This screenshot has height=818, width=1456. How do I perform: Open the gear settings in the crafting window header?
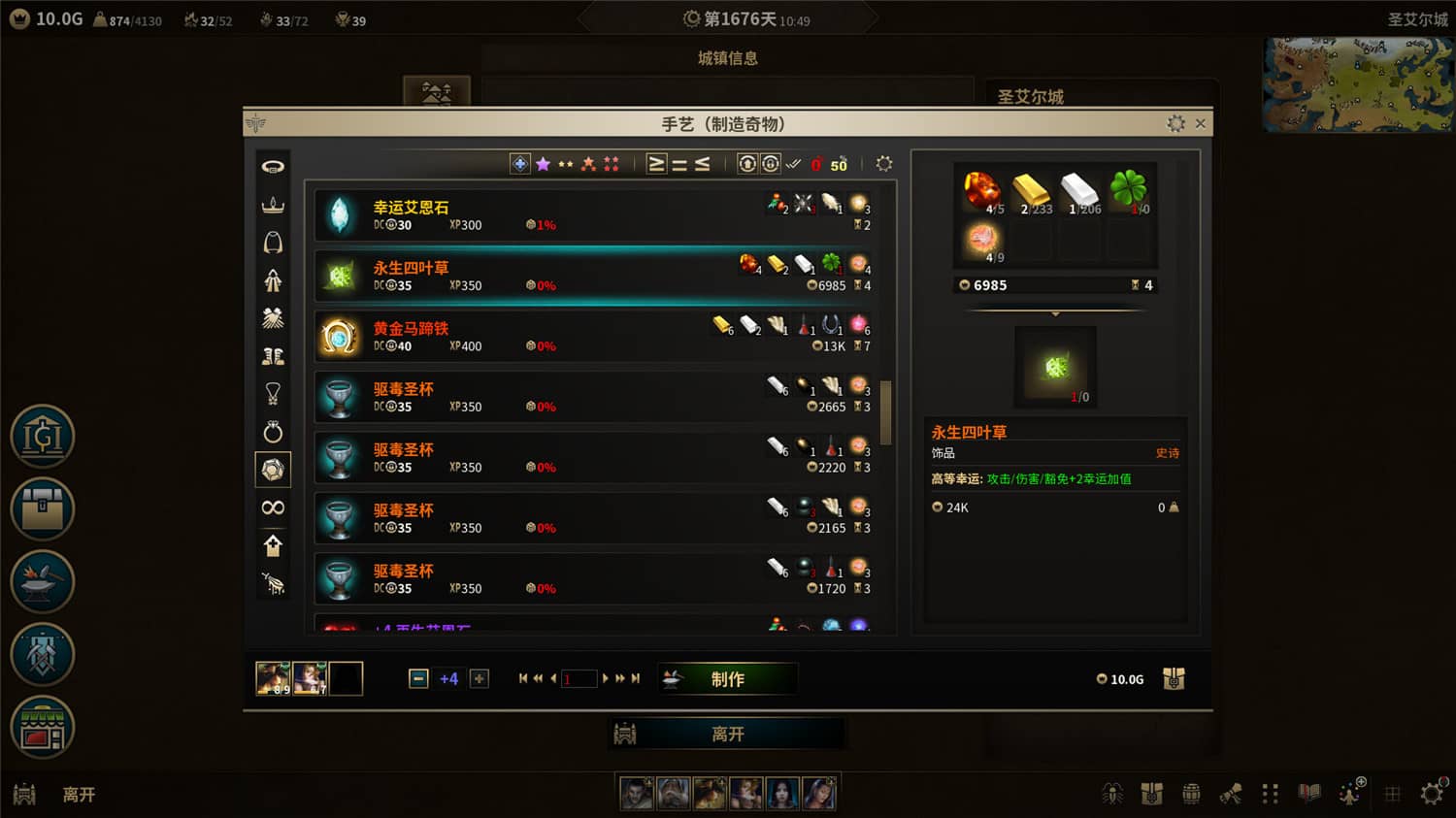pos(1176,123)
